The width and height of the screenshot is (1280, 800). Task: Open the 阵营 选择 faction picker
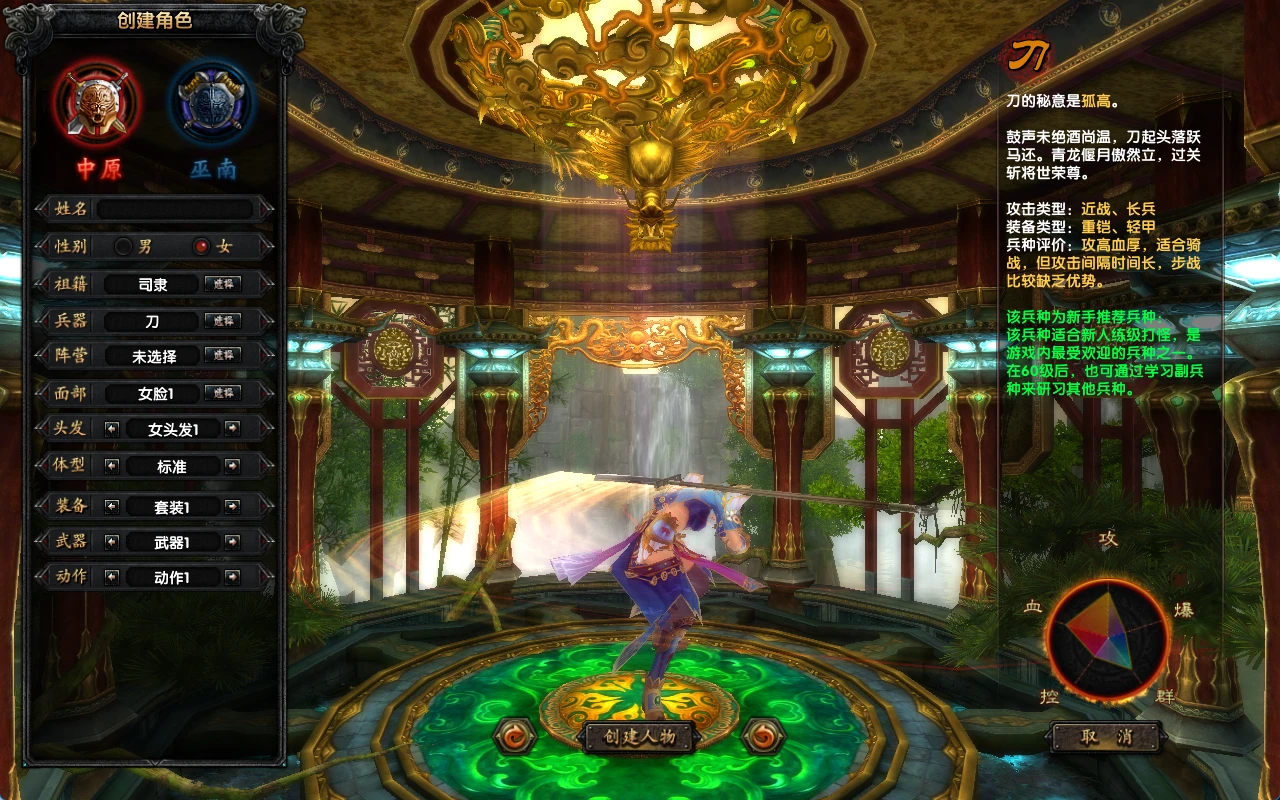click(224, 356)
